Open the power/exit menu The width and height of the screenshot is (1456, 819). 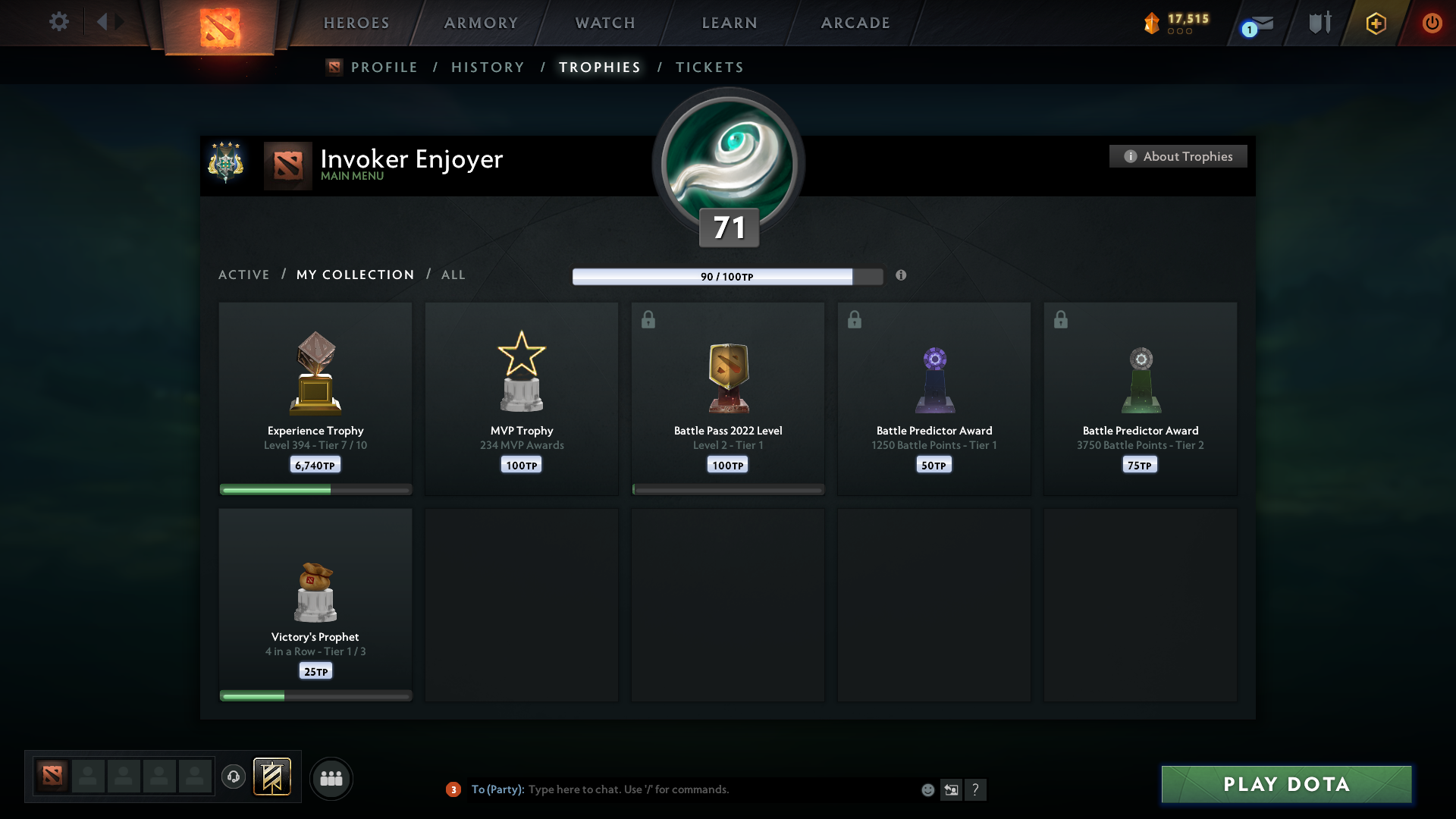tap(1432, 23)
